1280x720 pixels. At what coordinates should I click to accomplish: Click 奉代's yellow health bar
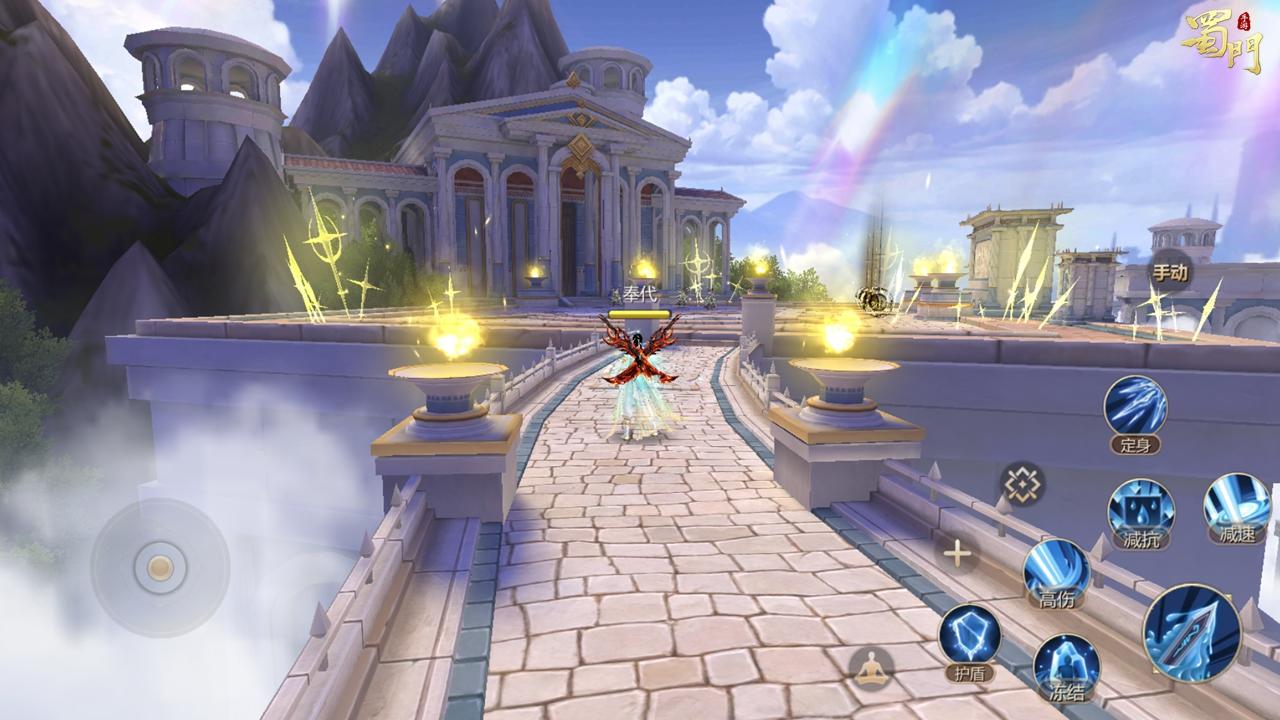[x=637, y=312]
